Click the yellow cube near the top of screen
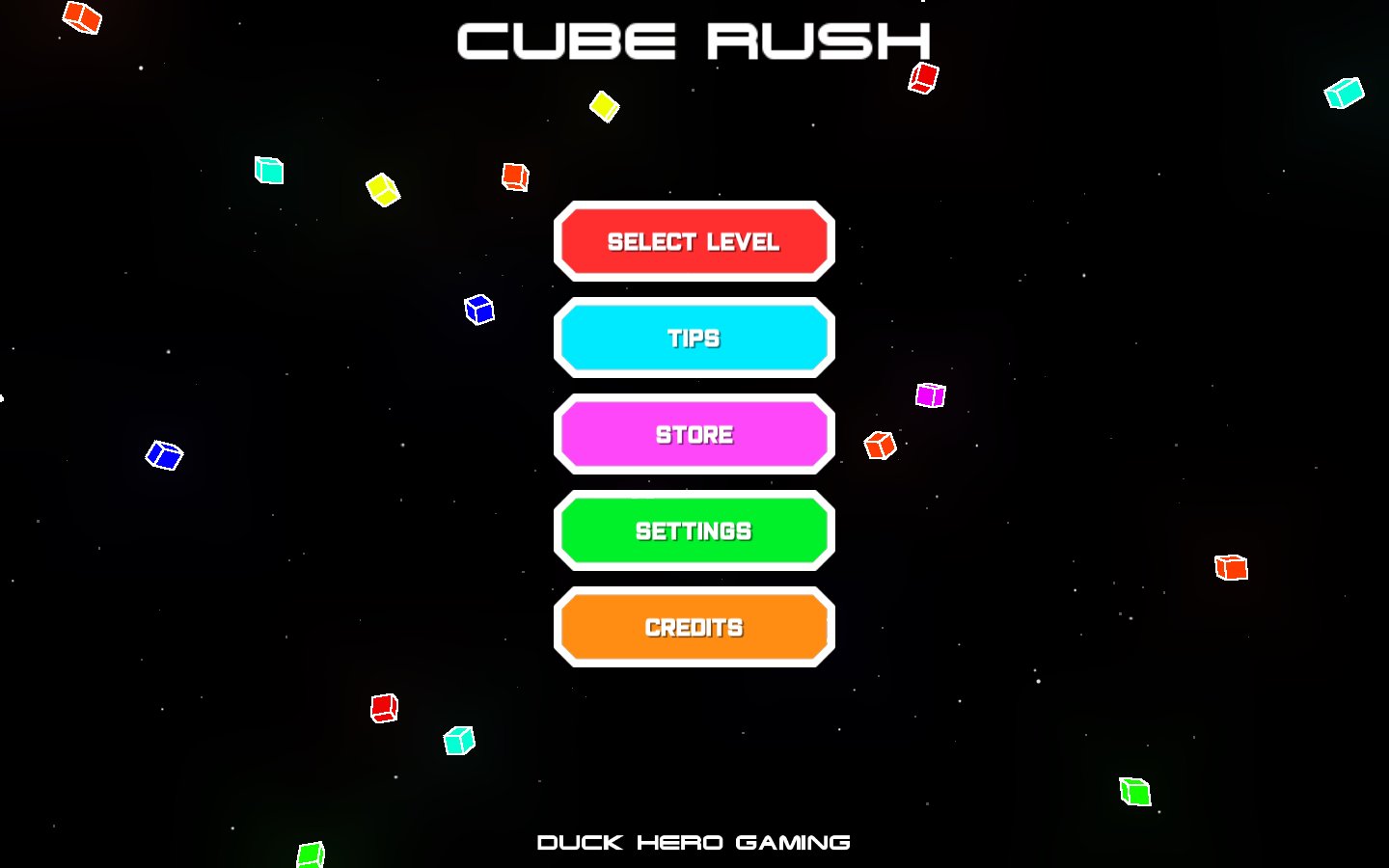Image resolution: width=1389 pixels, height=868 pixels. [x=604, y=108]
